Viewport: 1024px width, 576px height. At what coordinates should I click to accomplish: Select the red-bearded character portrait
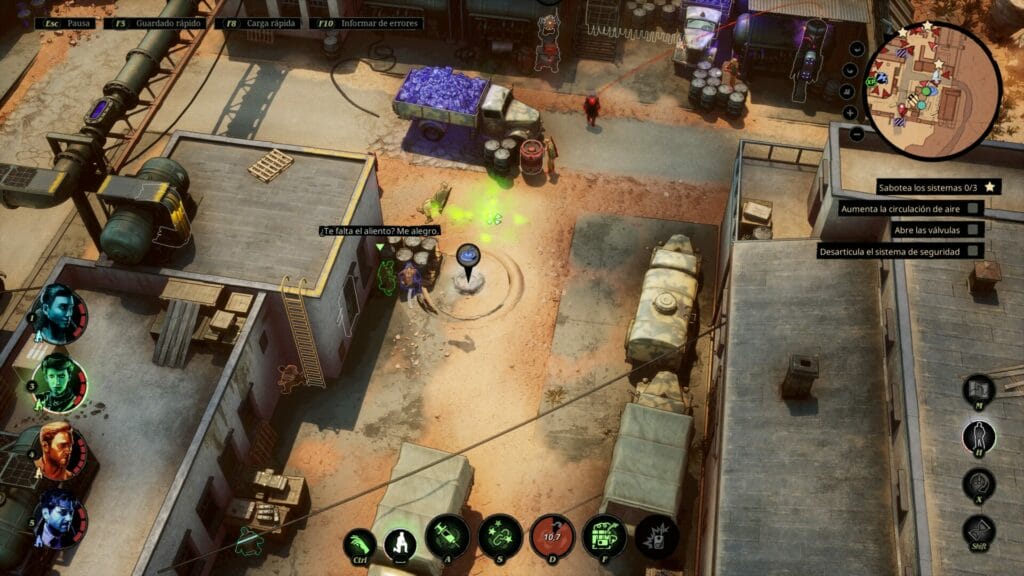[59, 451]
